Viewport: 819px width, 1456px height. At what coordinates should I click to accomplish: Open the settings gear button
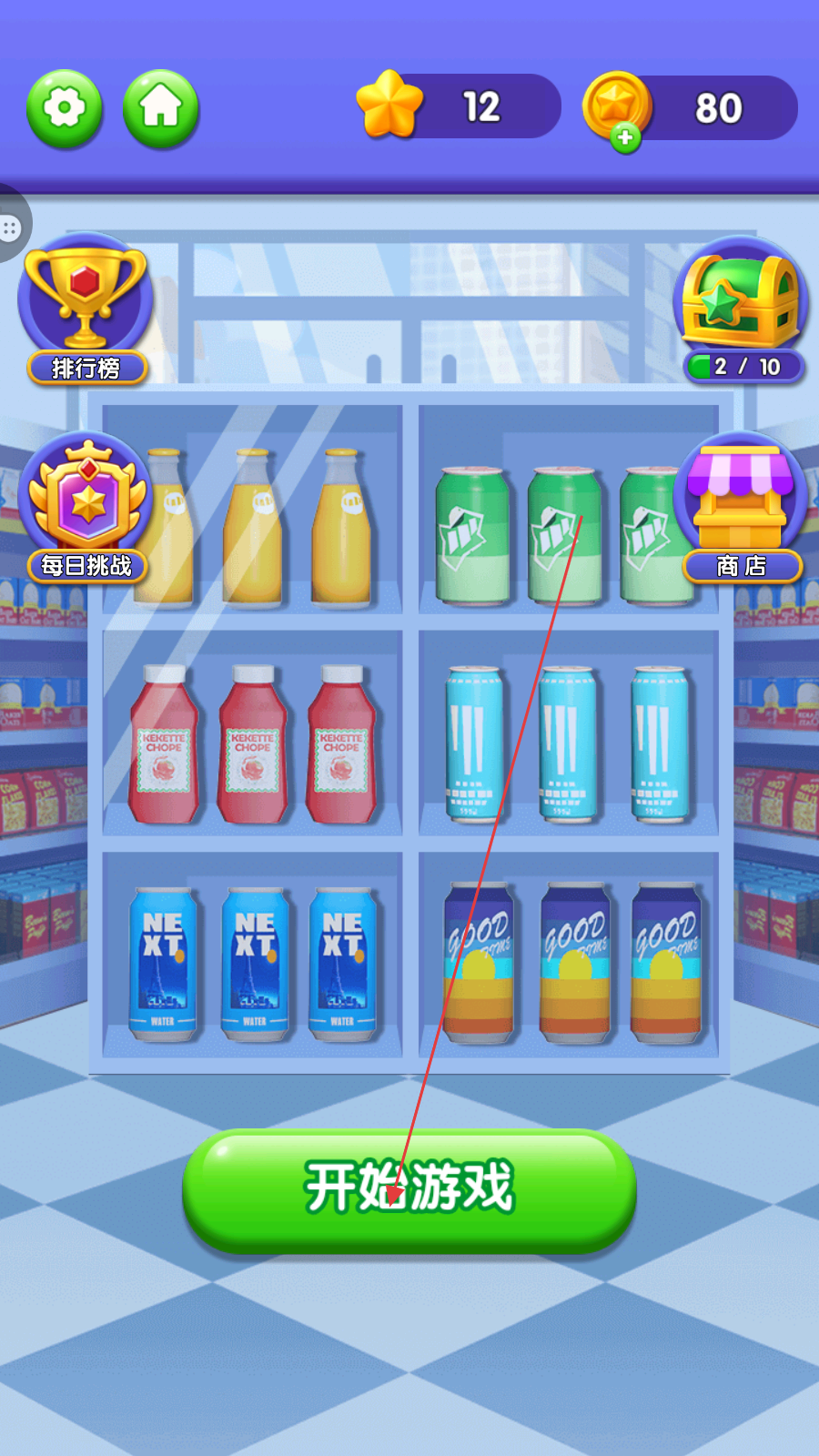65,109
